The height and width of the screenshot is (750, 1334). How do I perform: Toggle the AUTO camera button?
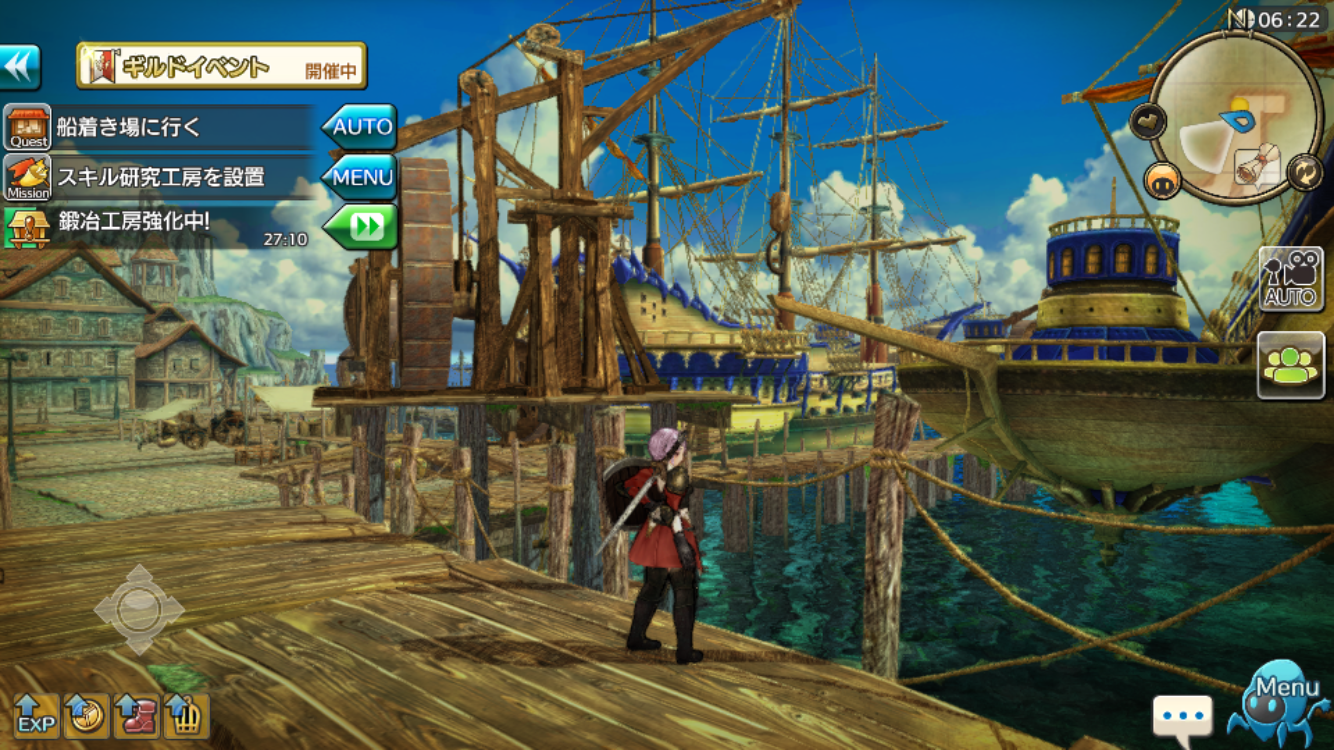coord(1290,279)
